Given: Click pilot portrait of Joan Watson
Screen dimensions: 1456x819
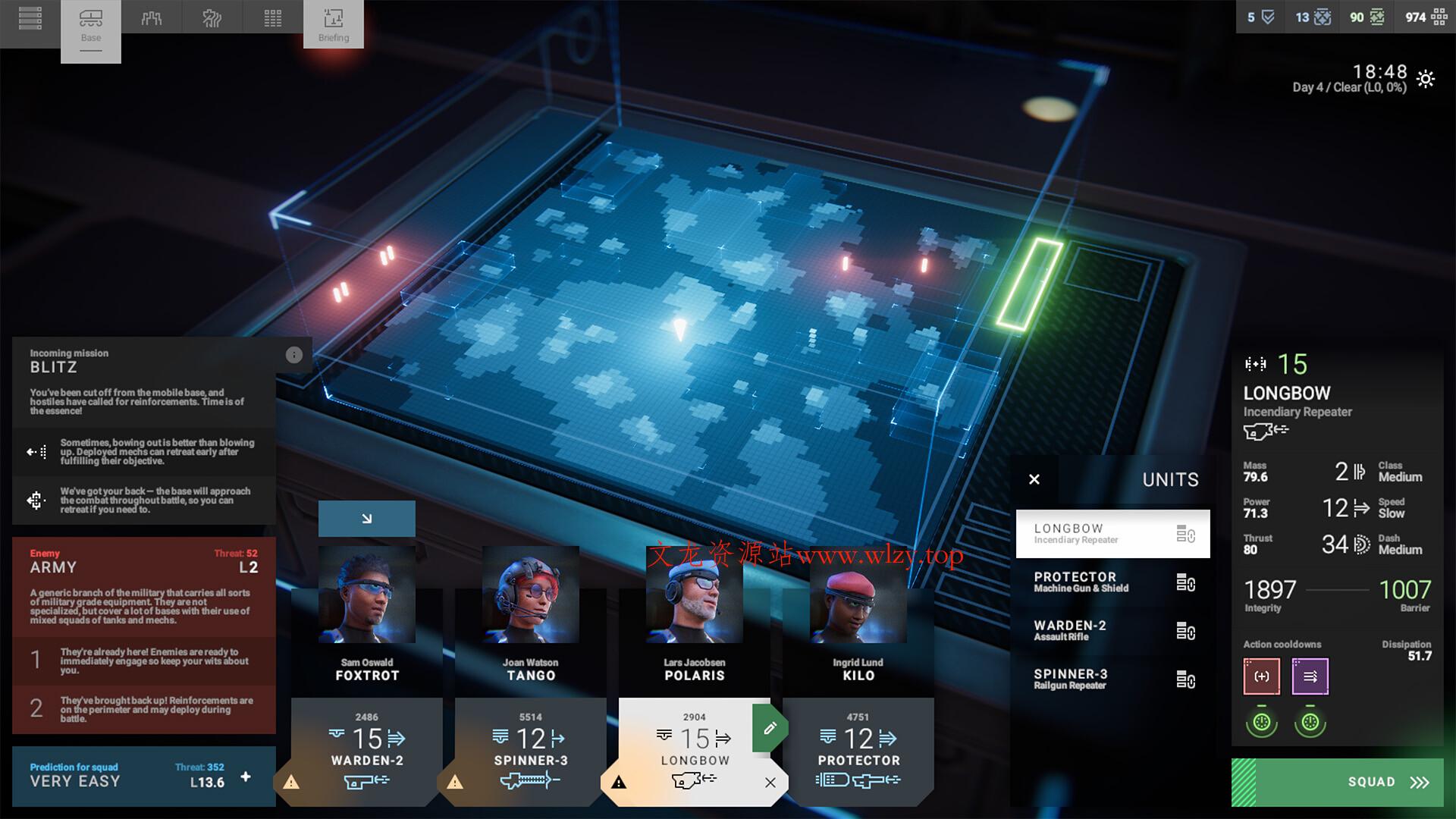Looking at the screenshot, I should coord(531,595).
